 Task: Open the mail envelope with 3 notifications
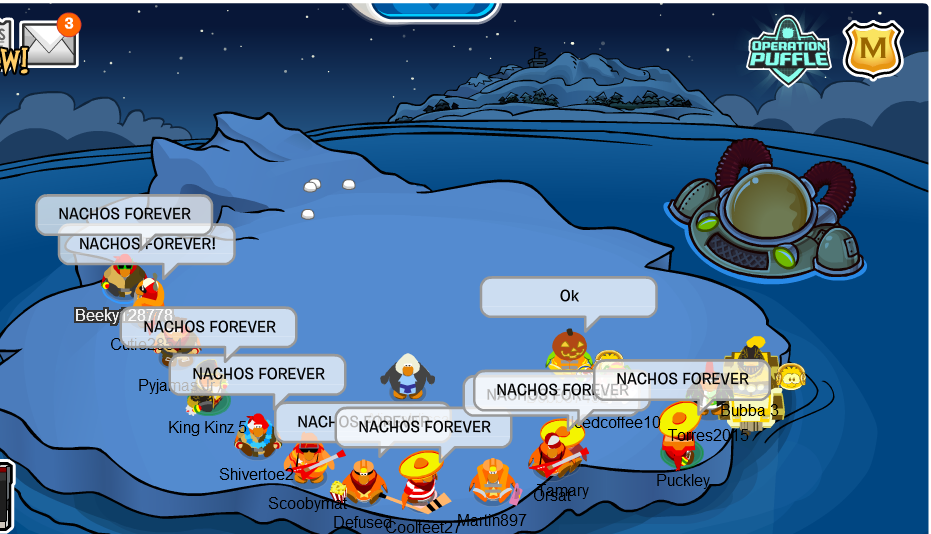[49, 43]
